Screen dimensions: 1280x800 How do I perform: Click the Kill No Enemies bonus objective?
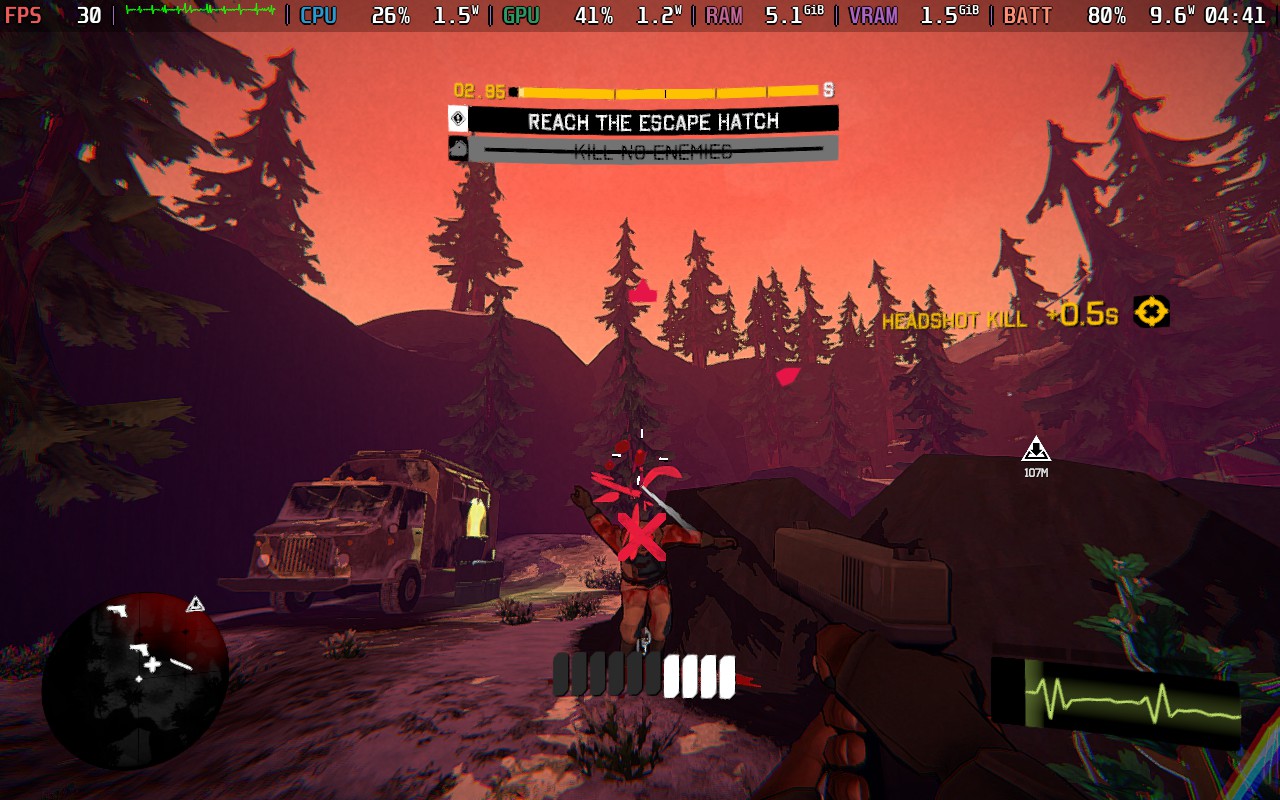(652, 151)
